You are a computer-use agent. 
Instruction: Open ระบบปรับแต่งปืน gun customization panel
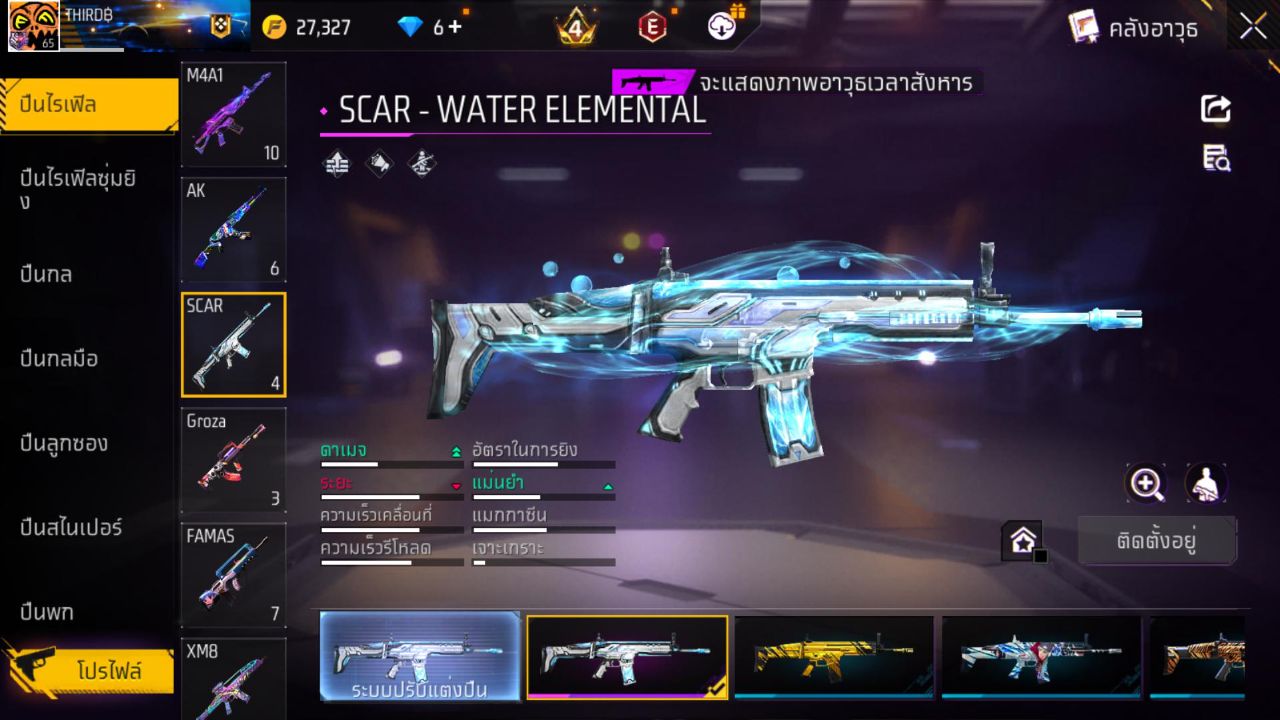tap(419, 657)
